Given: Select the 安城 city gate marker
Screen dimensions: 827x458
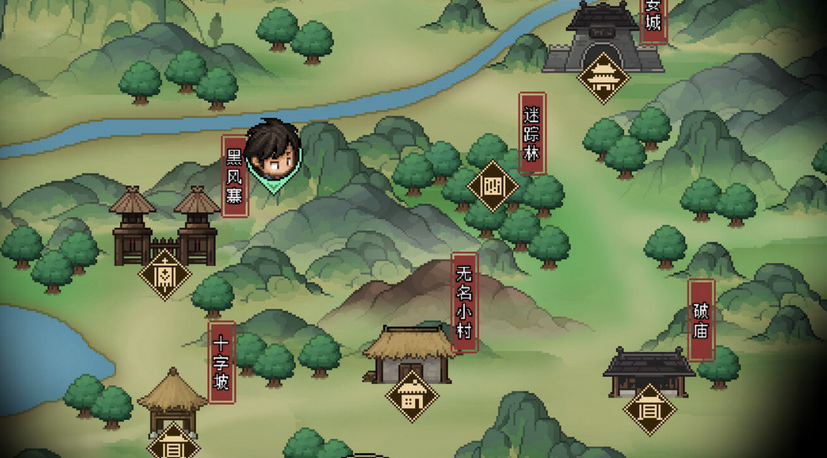Looking at the screenshot, I should 603,76.
